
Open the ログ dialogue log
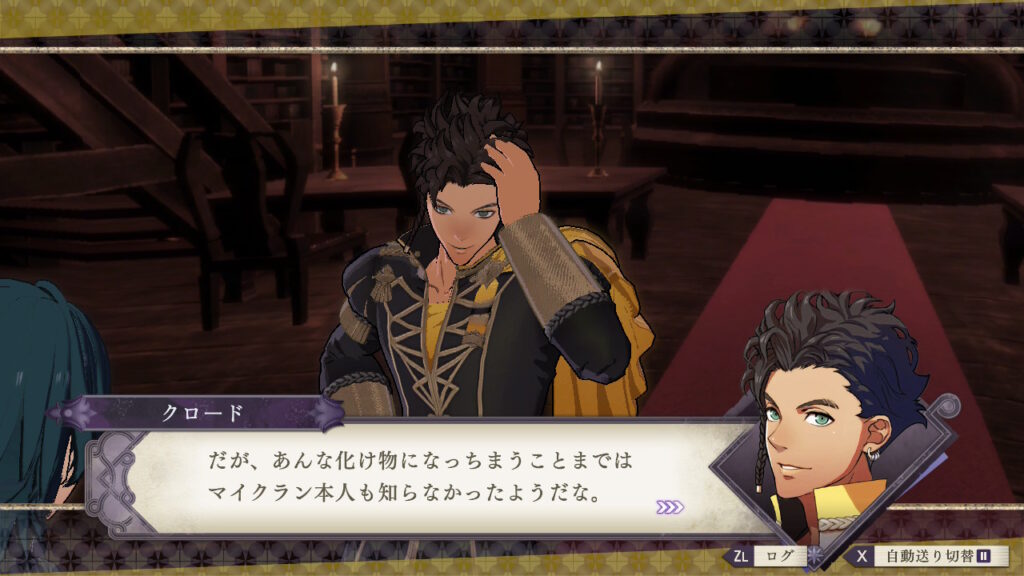click(x=776, y=555)
